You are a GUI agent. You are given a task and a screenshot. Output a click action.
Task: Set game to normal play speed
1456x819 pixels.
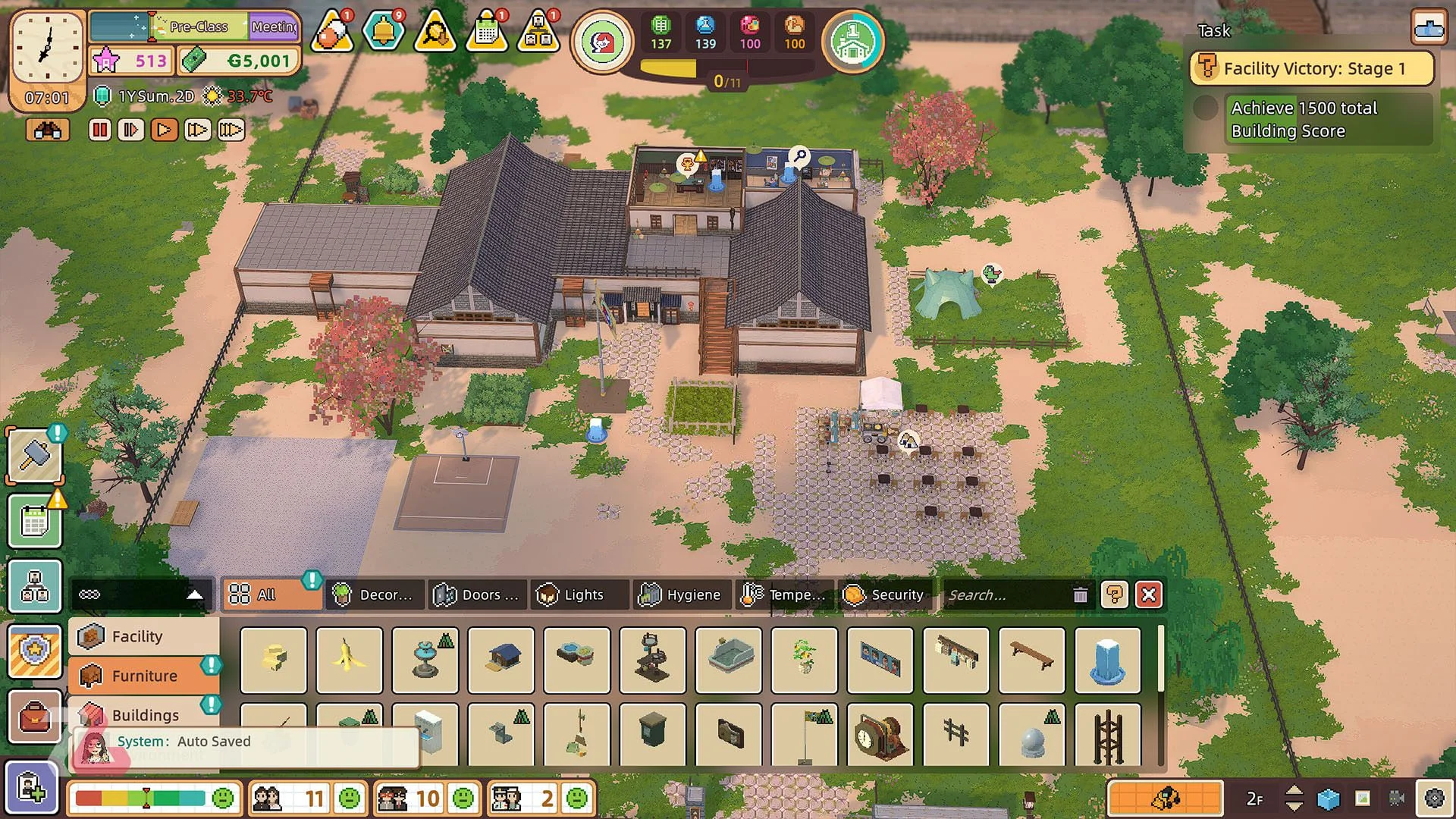pos(164,130)
